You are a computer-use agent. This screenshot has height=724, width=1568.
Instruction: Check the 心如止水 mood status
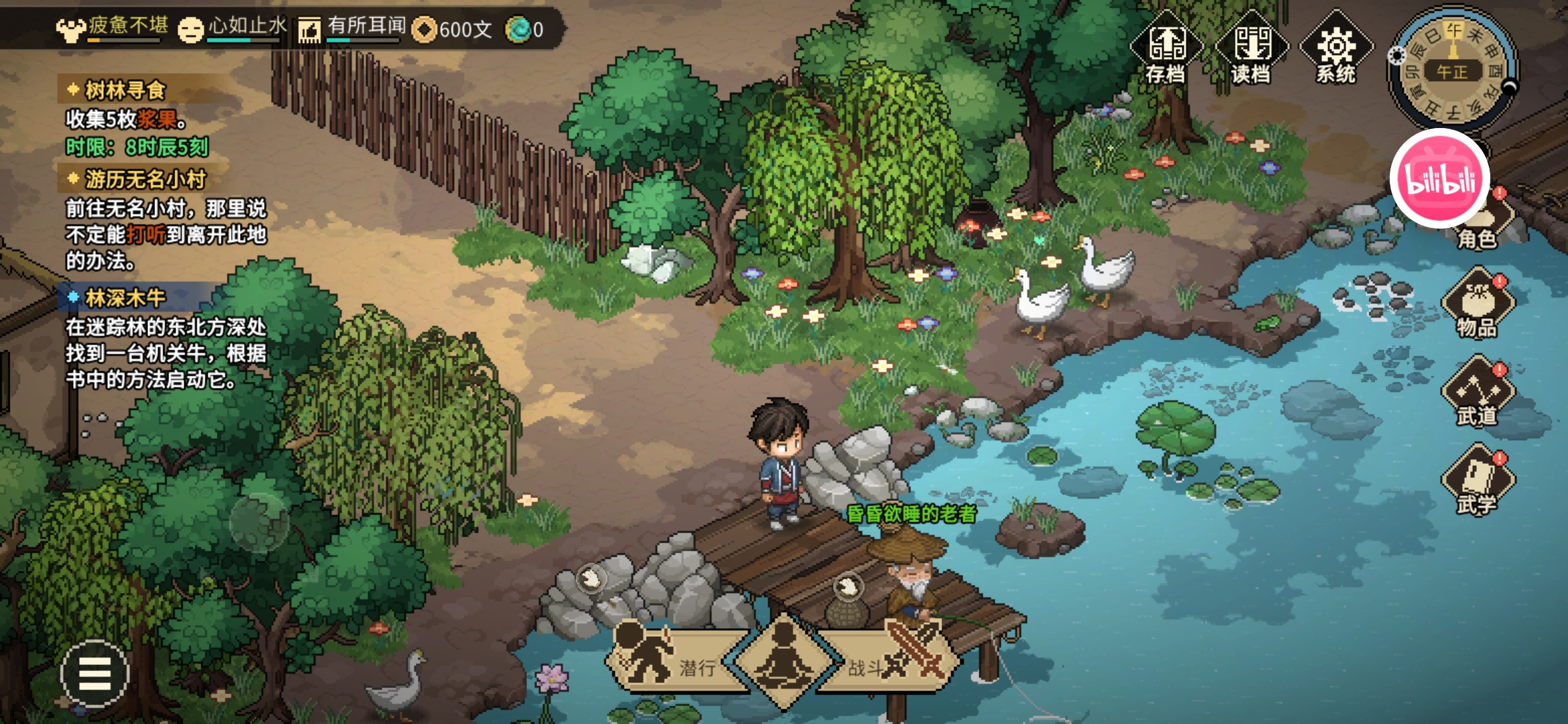click(233, 28)
